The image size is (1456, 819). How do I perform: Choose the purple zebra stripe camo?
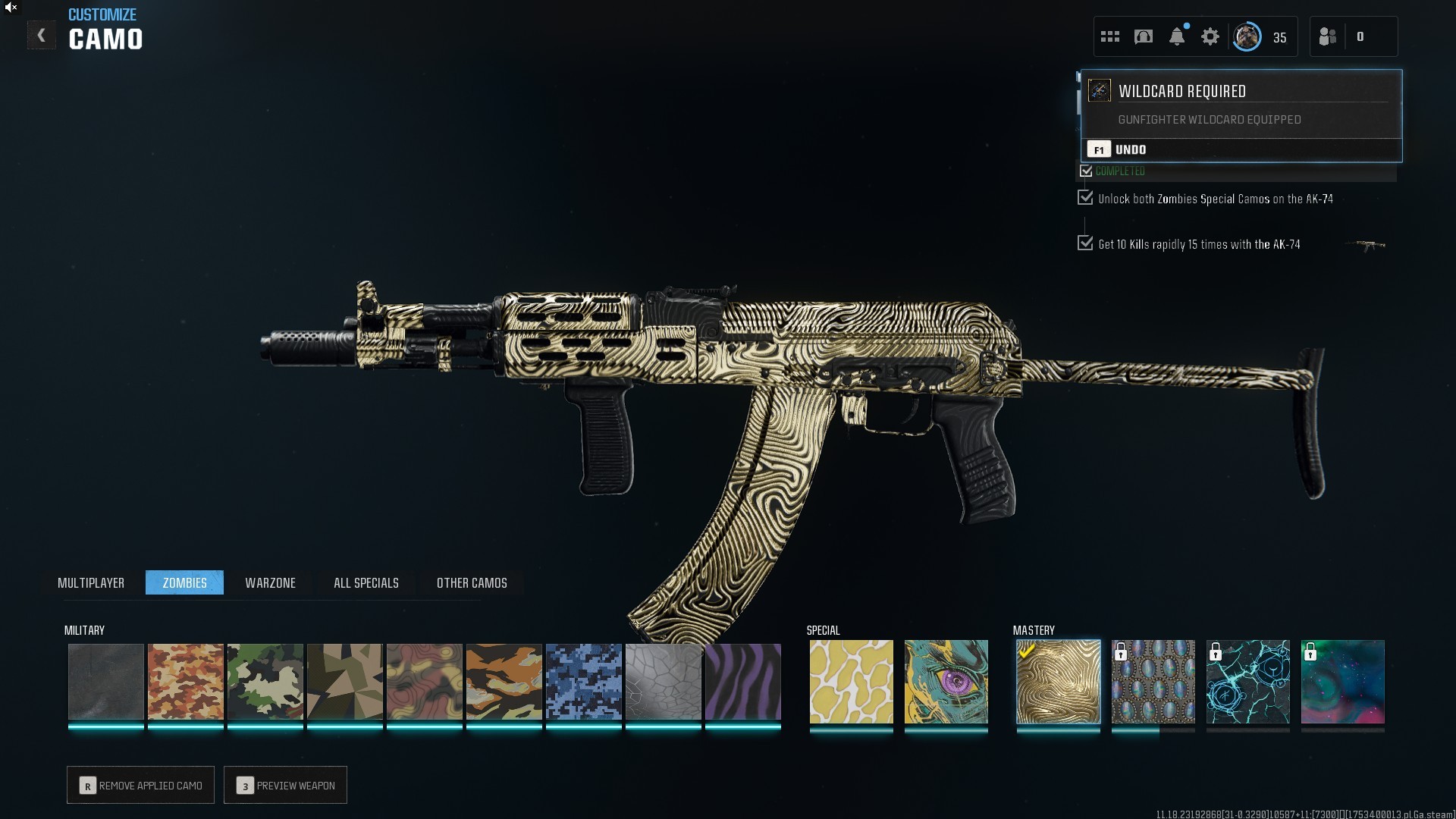(742, 682)
